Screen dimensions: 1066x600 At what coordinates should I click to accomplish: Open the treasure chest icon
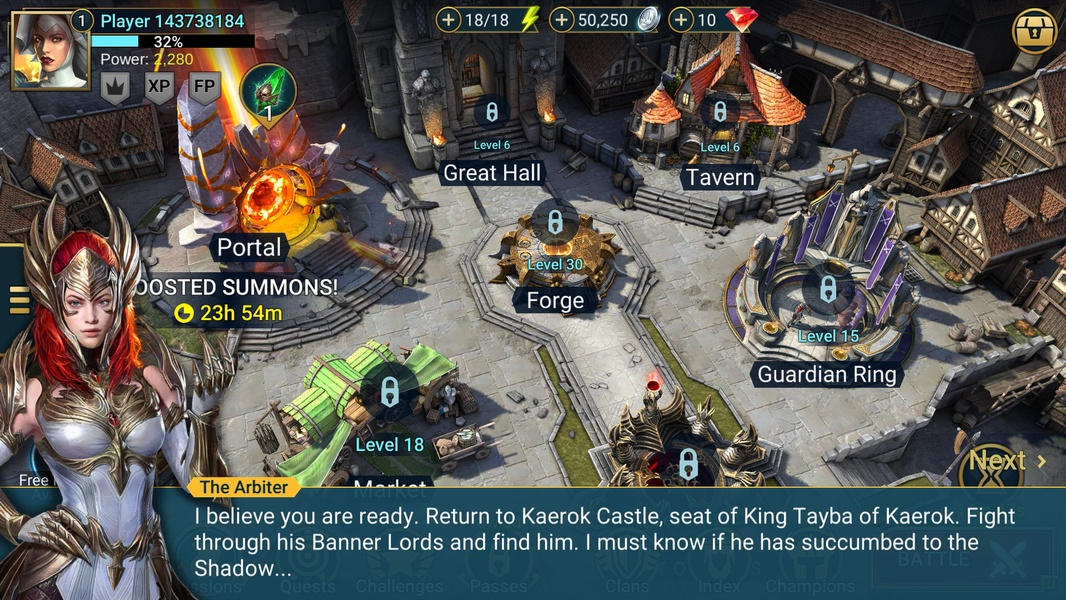[x=1035, y=32]
